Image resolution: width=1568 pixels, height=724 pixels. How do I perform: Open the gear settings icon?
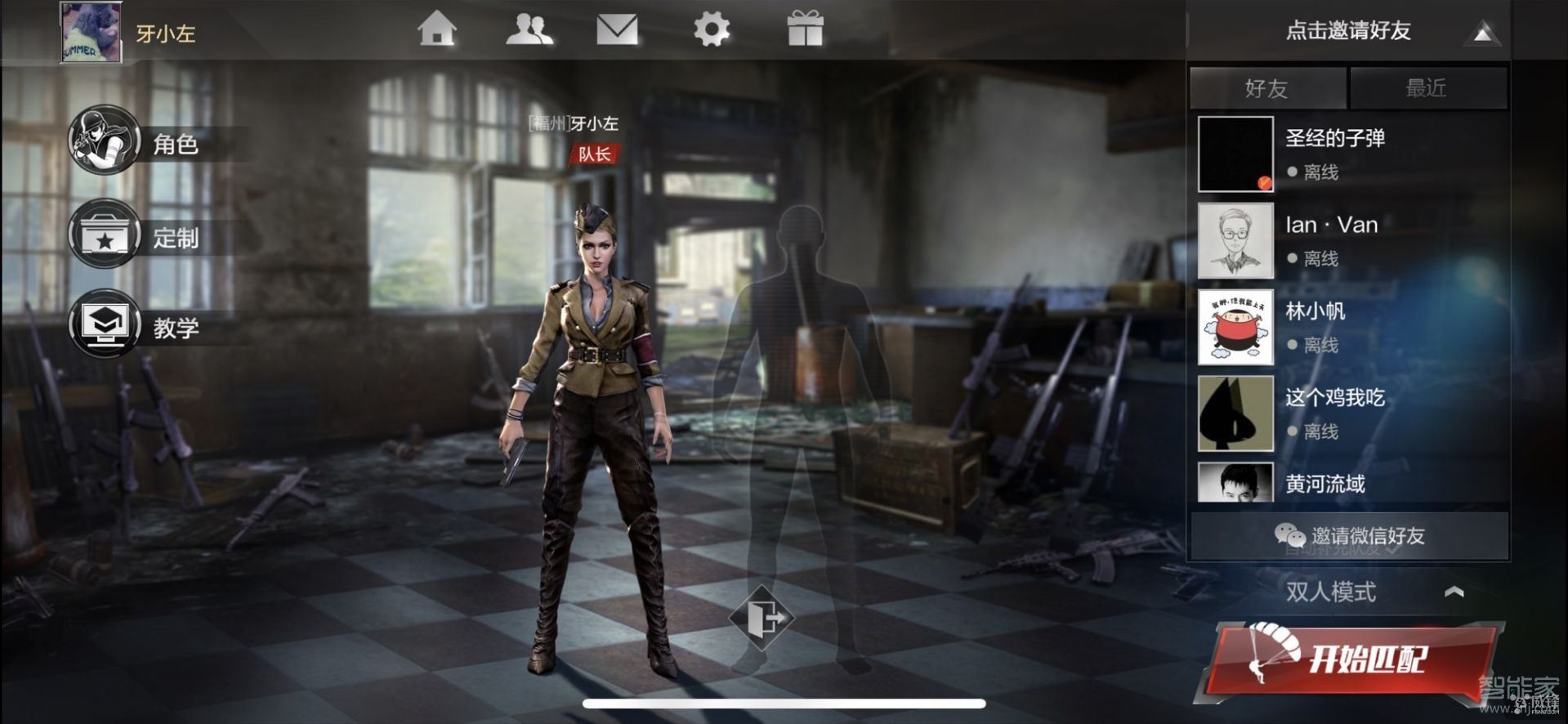[711, 30]
